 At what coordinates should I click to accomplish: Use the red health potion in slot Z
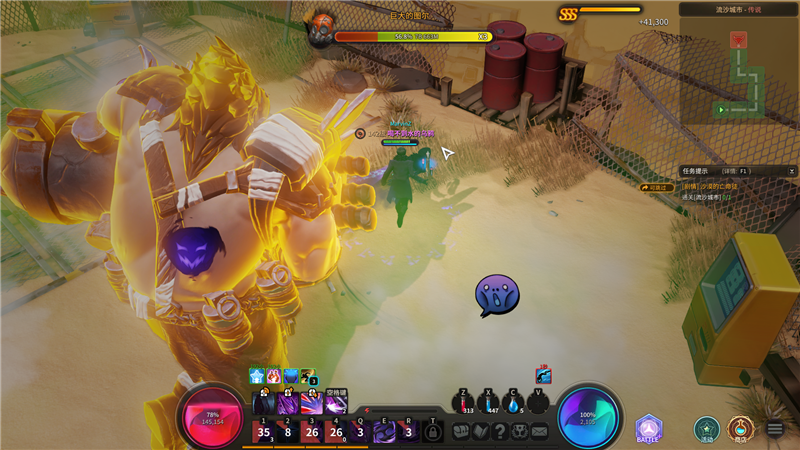pos(463,402)
